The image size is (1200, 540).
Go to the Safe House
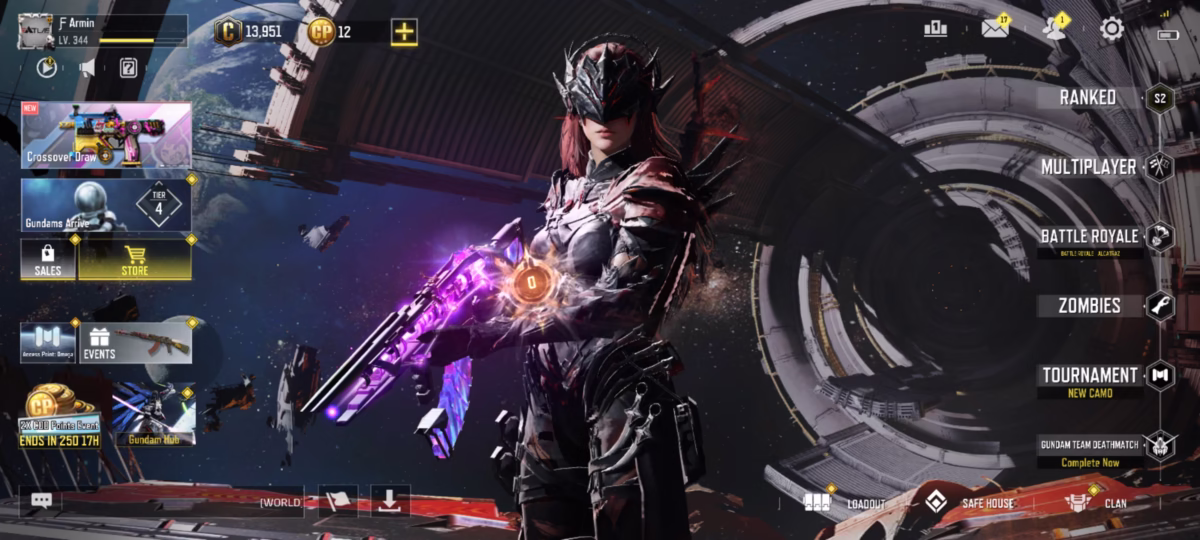pyautogui.click(x=968, y=502)
